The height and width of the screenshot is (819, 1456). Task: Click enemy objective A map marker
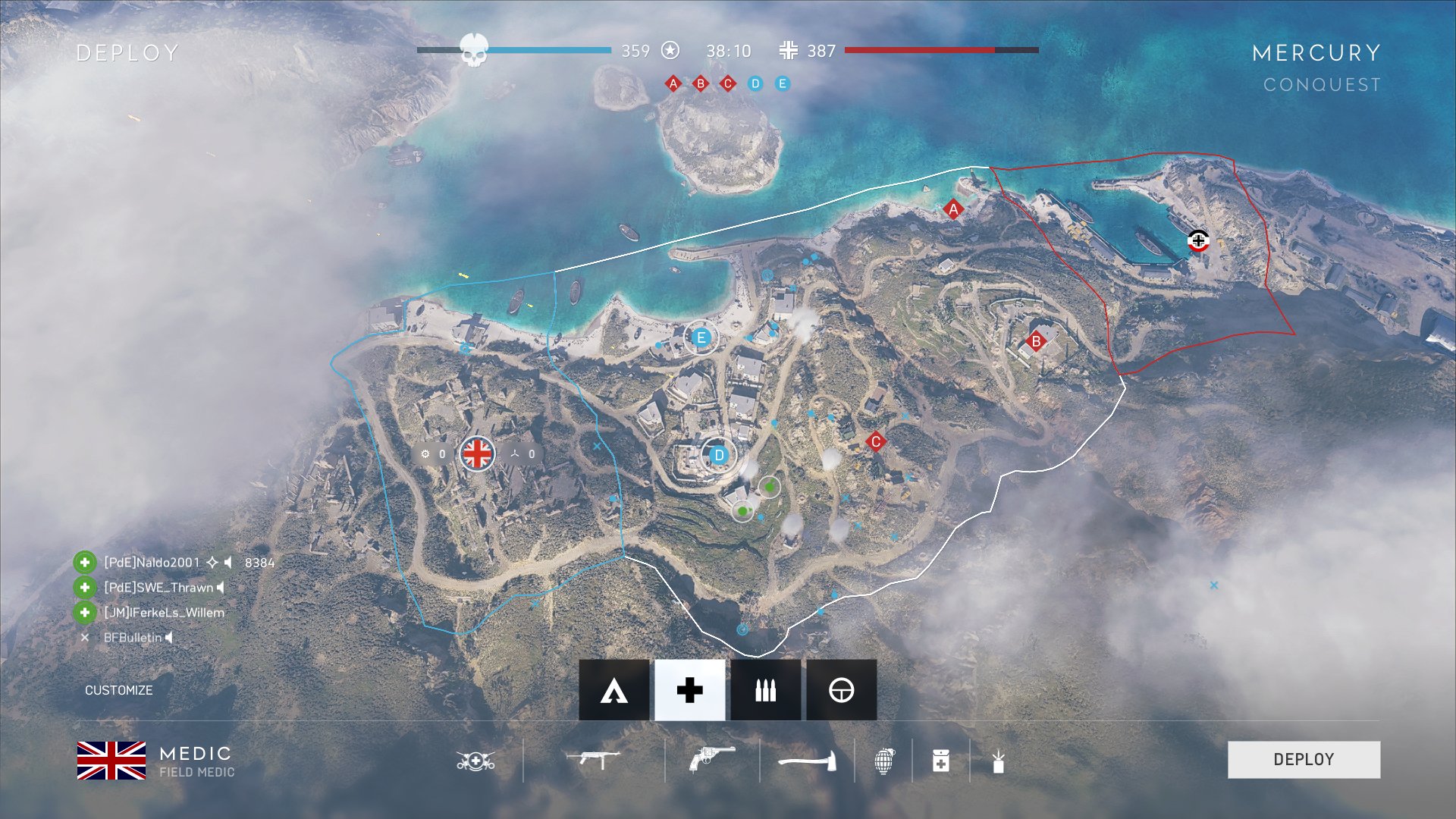tap(953, 209)
